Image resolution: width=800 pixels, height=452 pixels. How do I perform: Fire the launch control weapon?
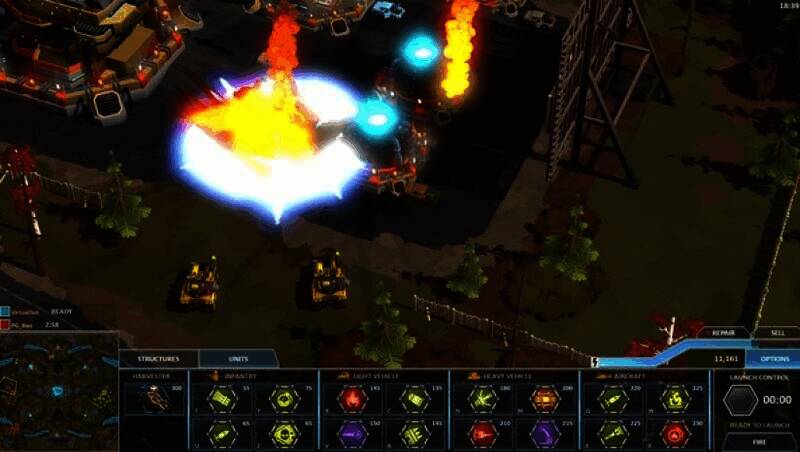pyautogui.click(x=760, y=440)
